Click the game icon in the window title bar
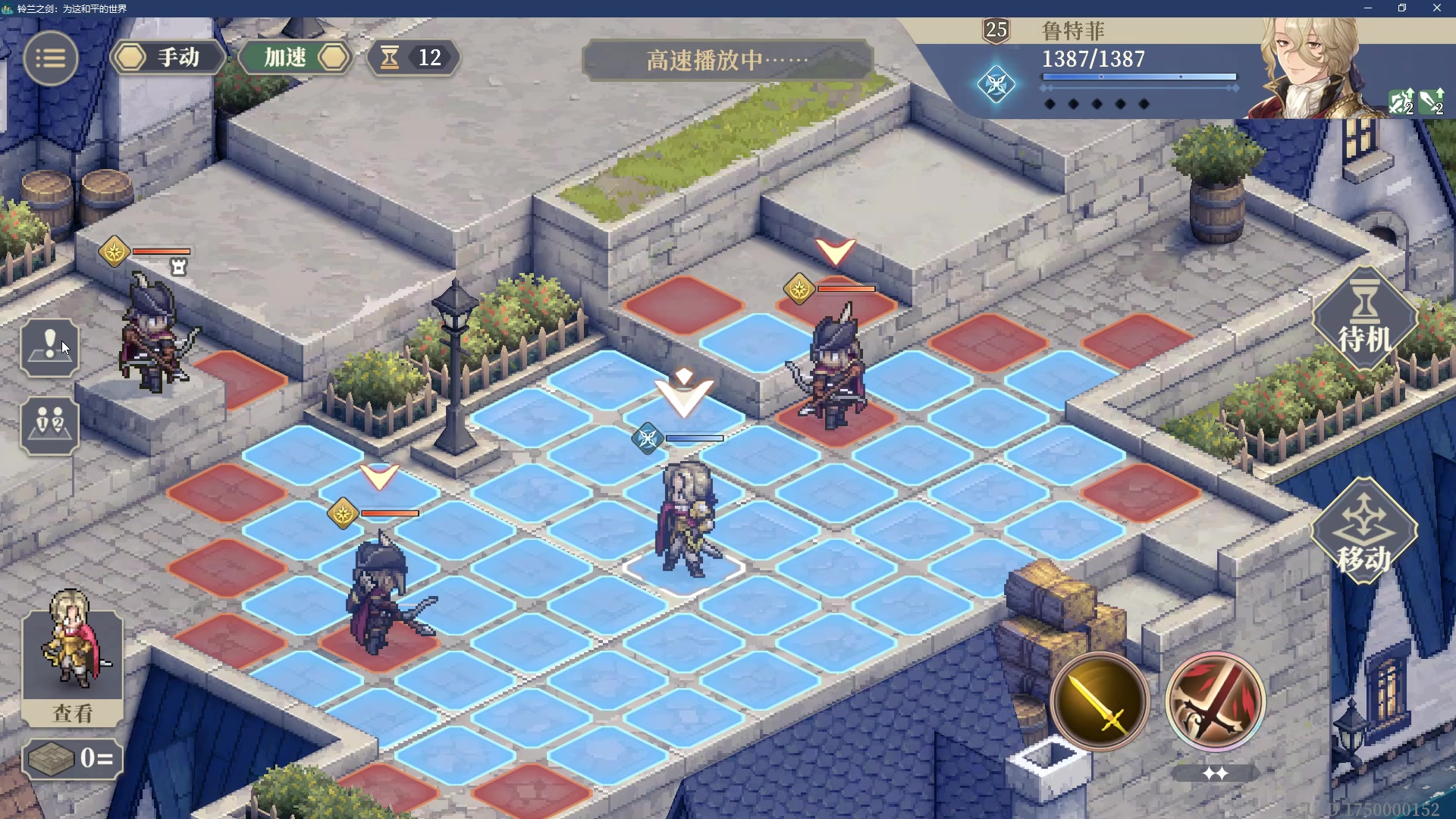This screenshot has height=819, width=1456. click(8, 8)
